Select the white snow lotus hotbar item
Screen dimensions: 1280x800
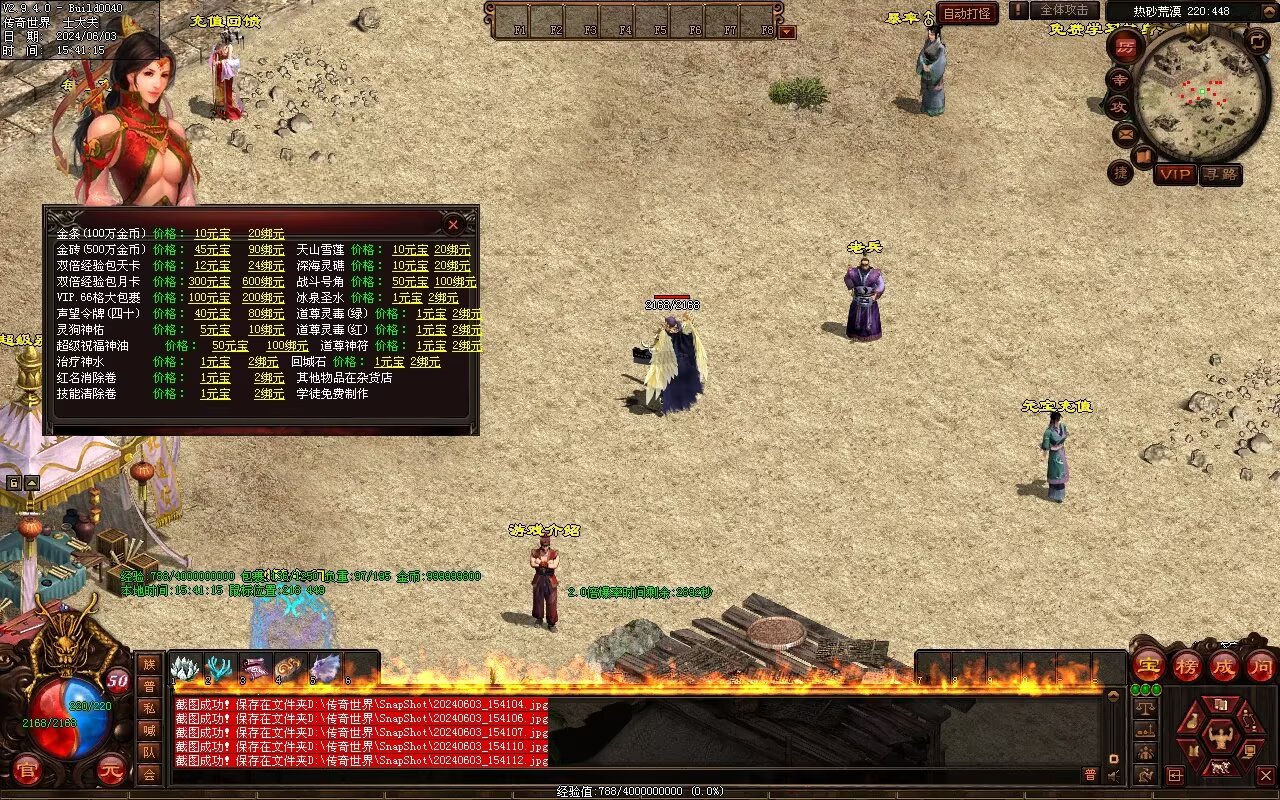coord(185,668)
